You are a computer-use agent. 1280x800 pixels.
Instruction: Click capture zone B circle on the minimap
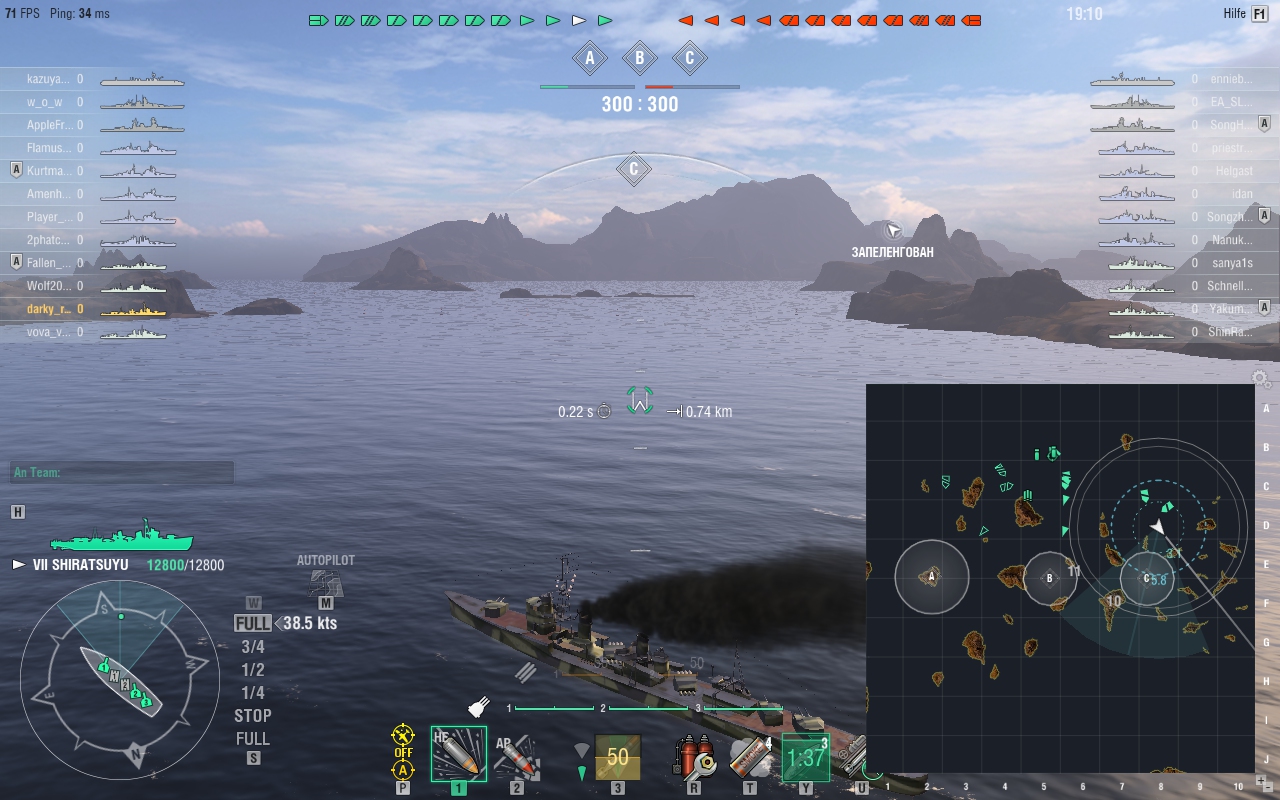pos(1048,577)
